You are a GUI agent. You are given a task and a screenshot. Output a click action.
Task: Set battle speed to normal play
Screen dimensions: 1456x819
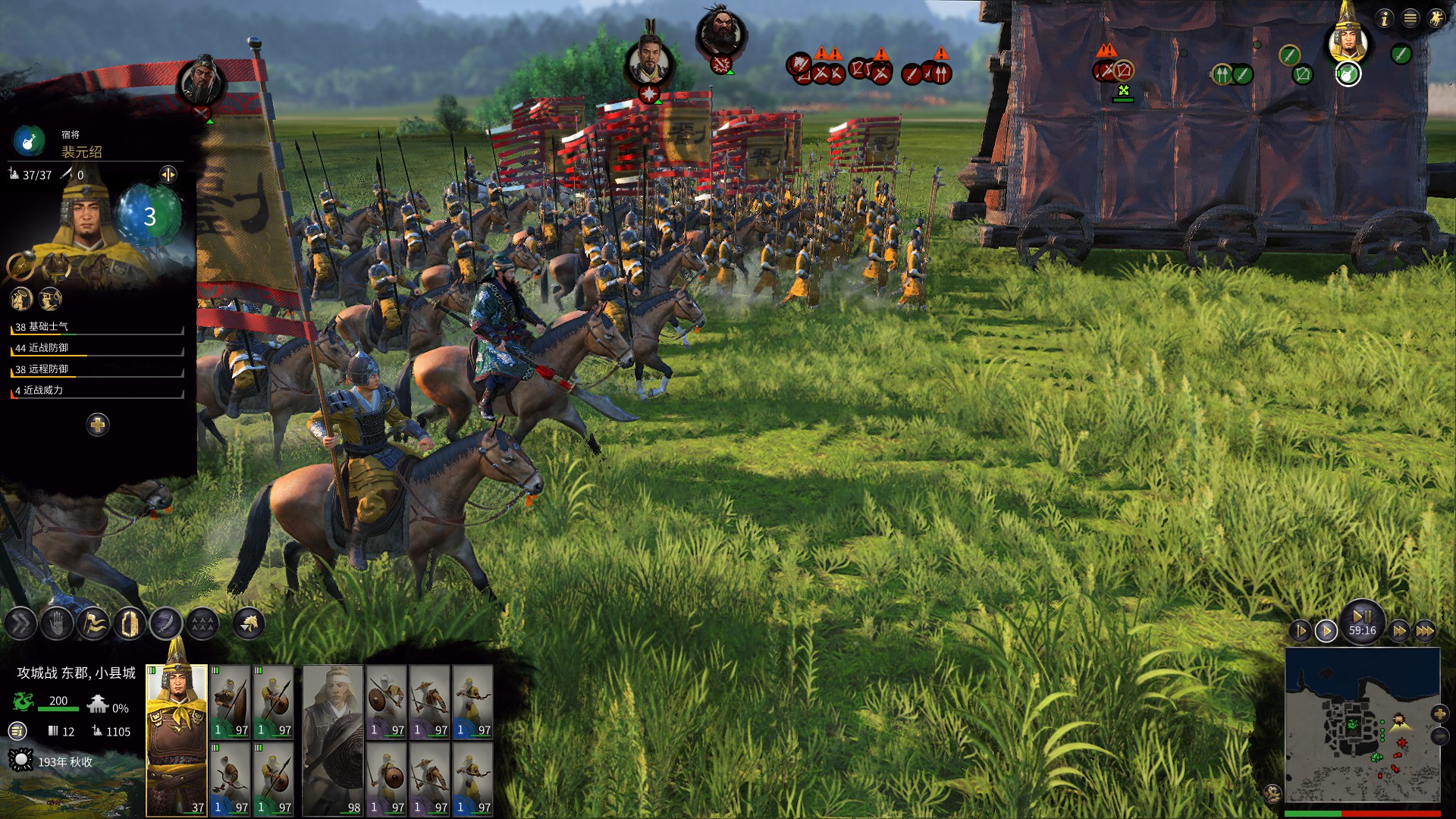tap(1326, 630)
